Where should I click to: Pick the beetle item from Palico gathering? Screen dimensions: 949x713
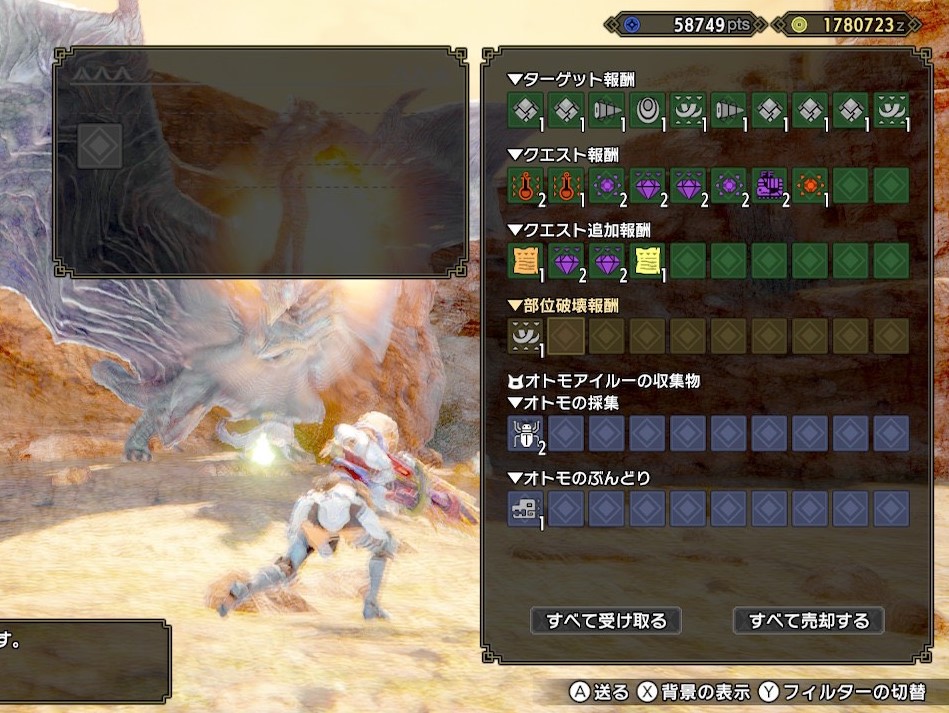tap(526, 433)
